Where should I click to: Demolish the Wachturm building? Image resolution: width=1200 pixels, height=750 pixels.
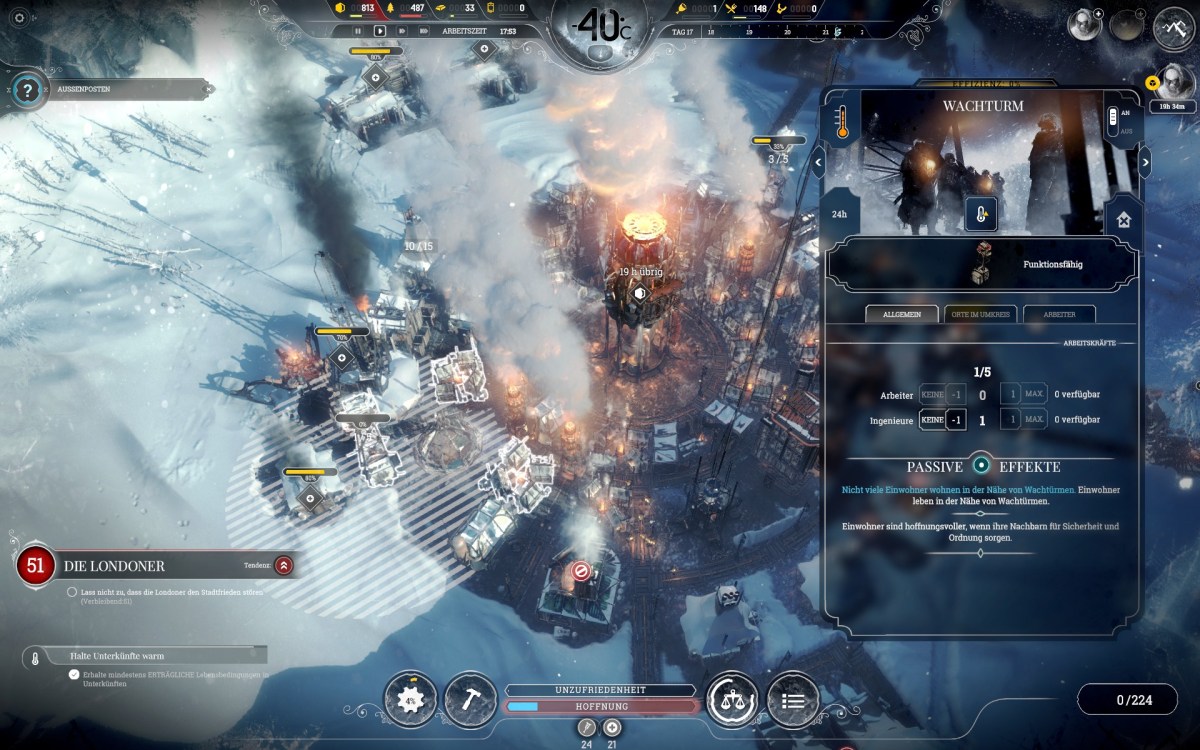coord(1124,220)
